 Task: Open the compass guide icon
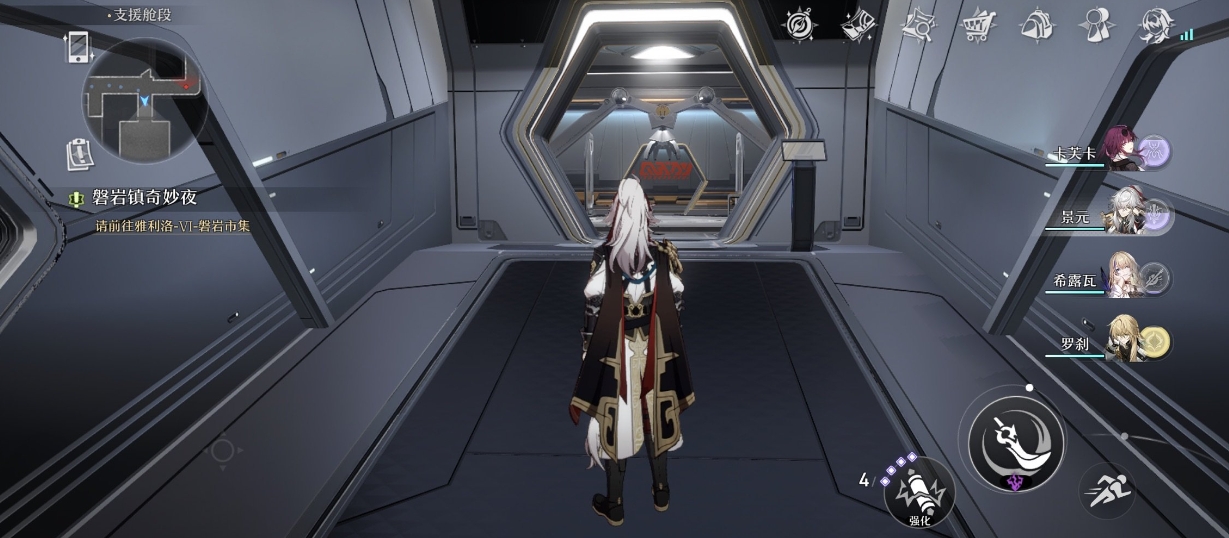(x=798, y=25)
